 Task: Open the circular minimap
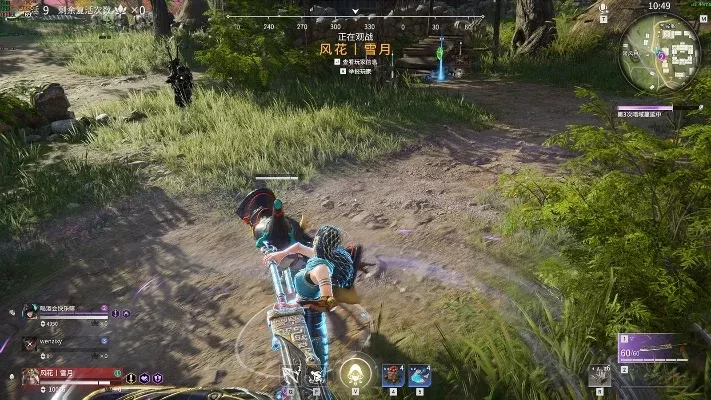658,50
